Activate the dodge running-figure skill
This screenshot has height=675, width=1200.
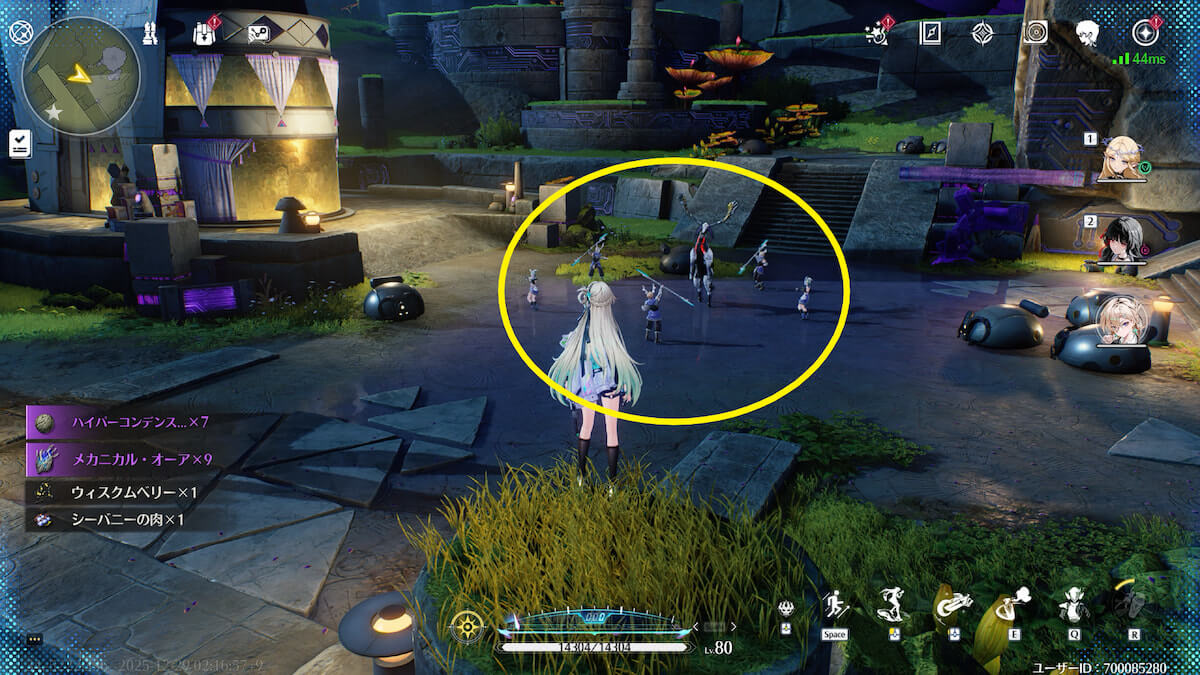[835, 606]
